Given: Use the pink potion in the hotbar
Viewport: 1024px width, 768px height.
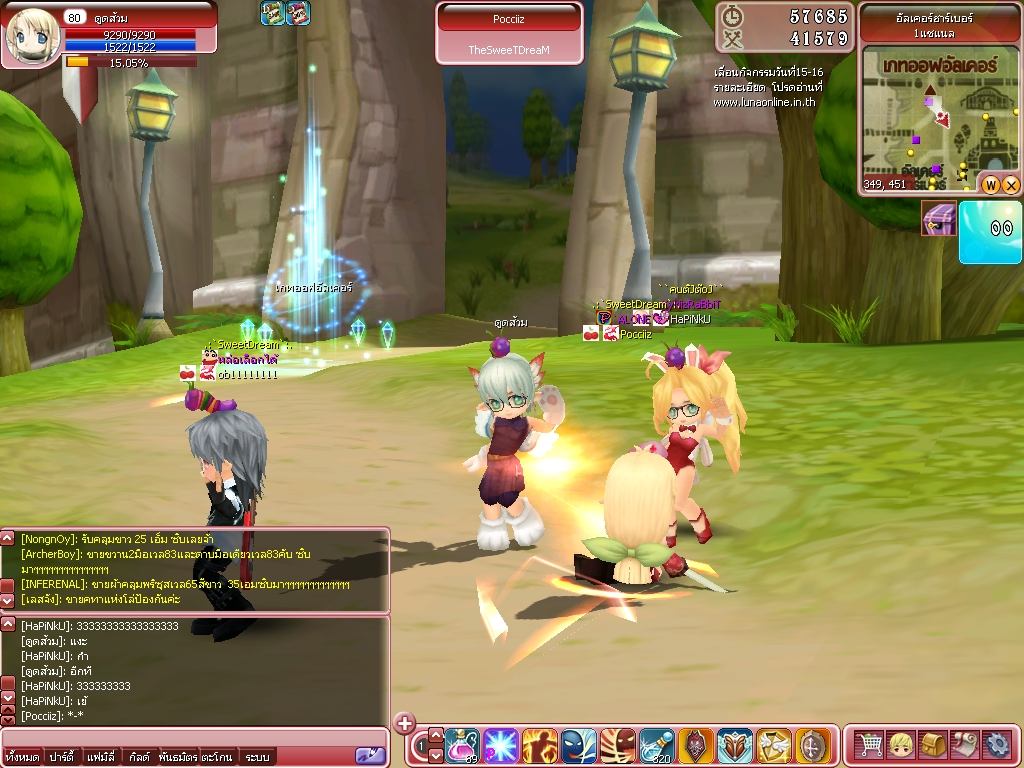Looking at the screenshot, I should click(x=462, y=746).
